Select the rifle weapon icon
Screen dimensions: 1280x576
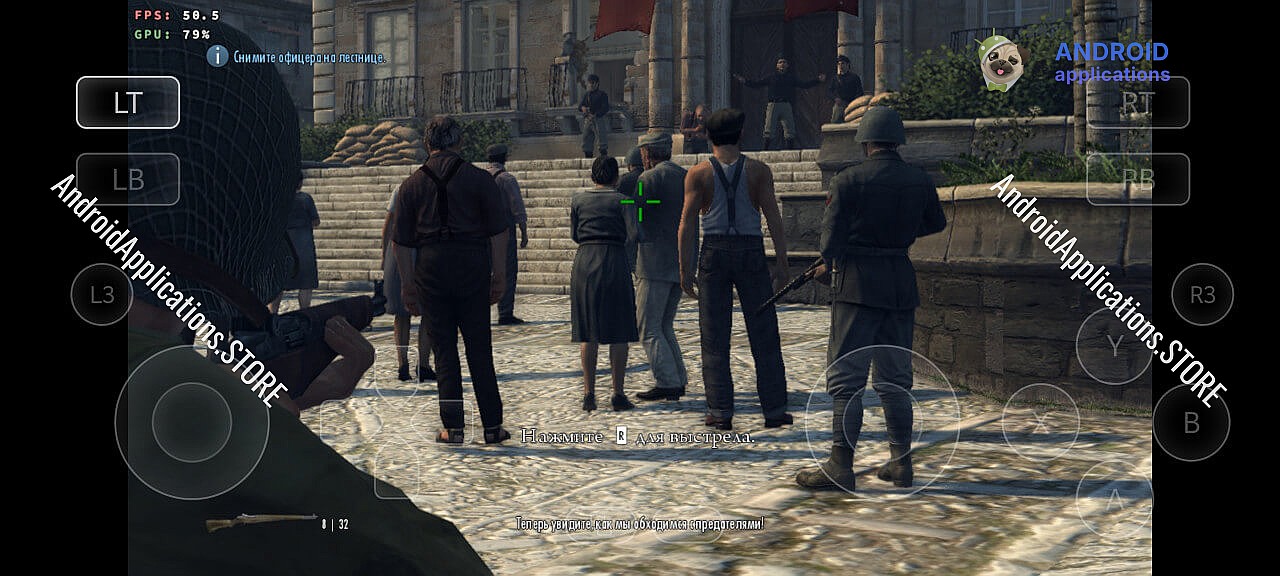(x=261, y=521)
